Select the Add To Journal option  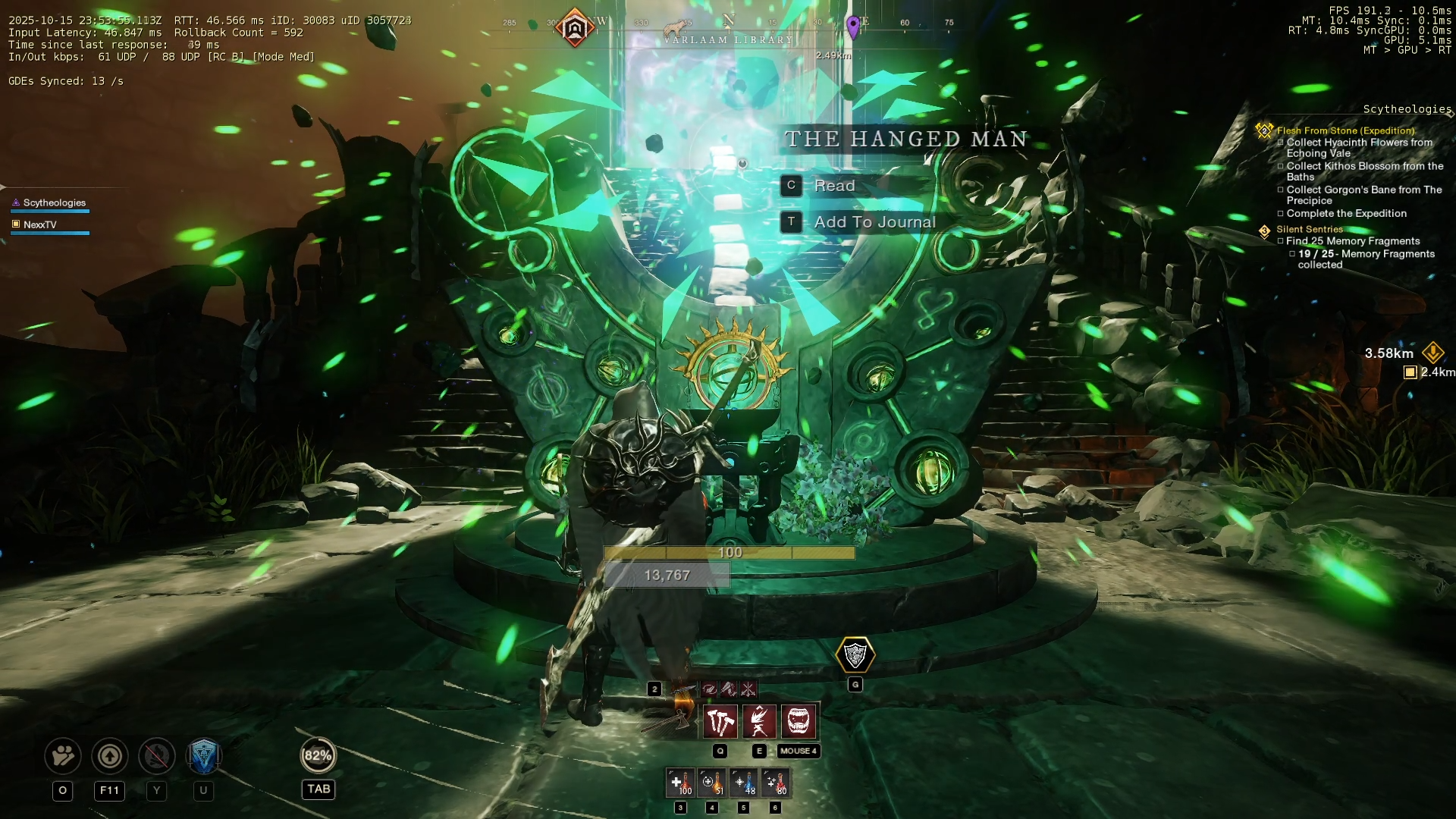click(x=874, y=222)
